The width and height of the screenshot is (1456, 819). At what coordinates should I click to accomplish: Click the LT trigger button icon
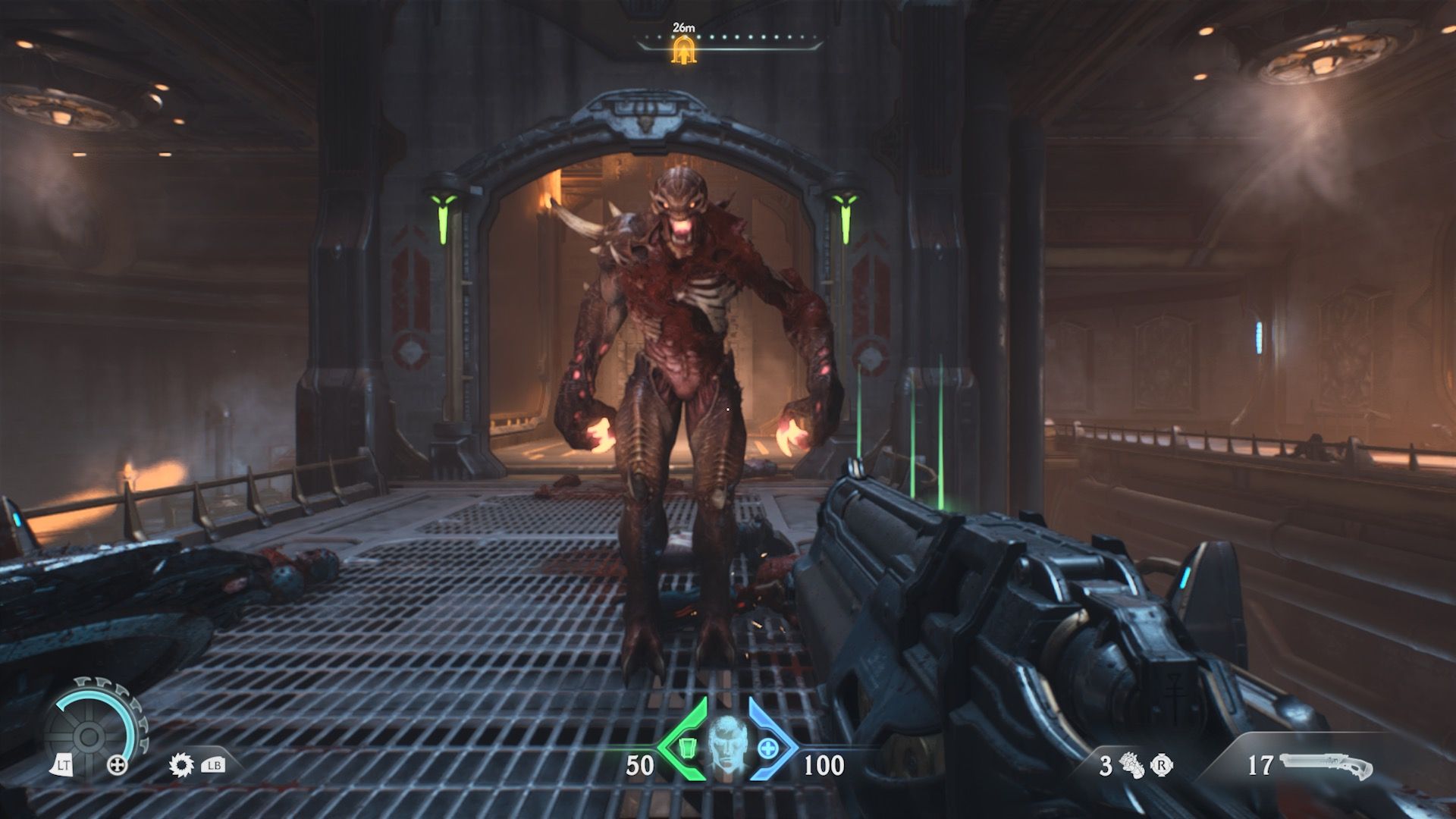pos(63,764)
